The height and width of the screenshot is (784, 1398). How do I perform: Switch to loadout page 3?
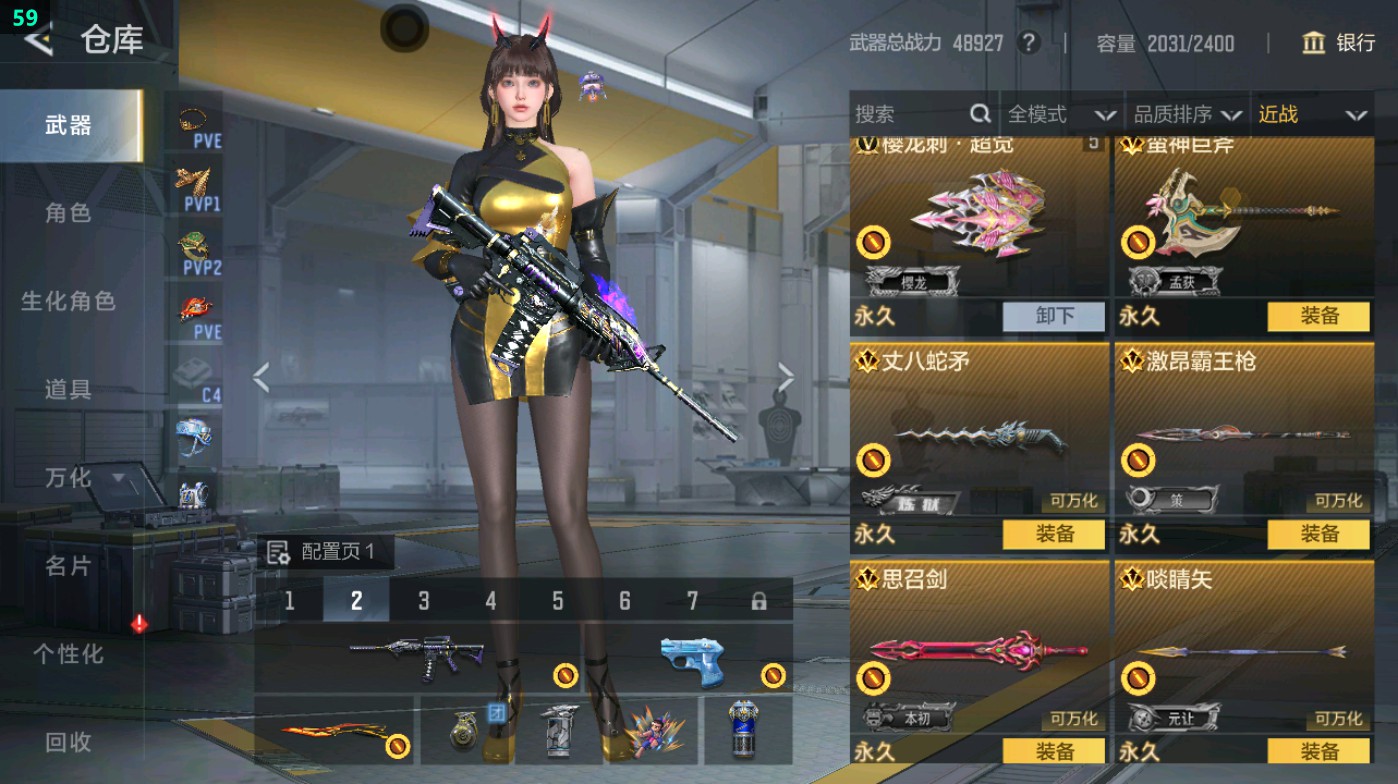422,602
